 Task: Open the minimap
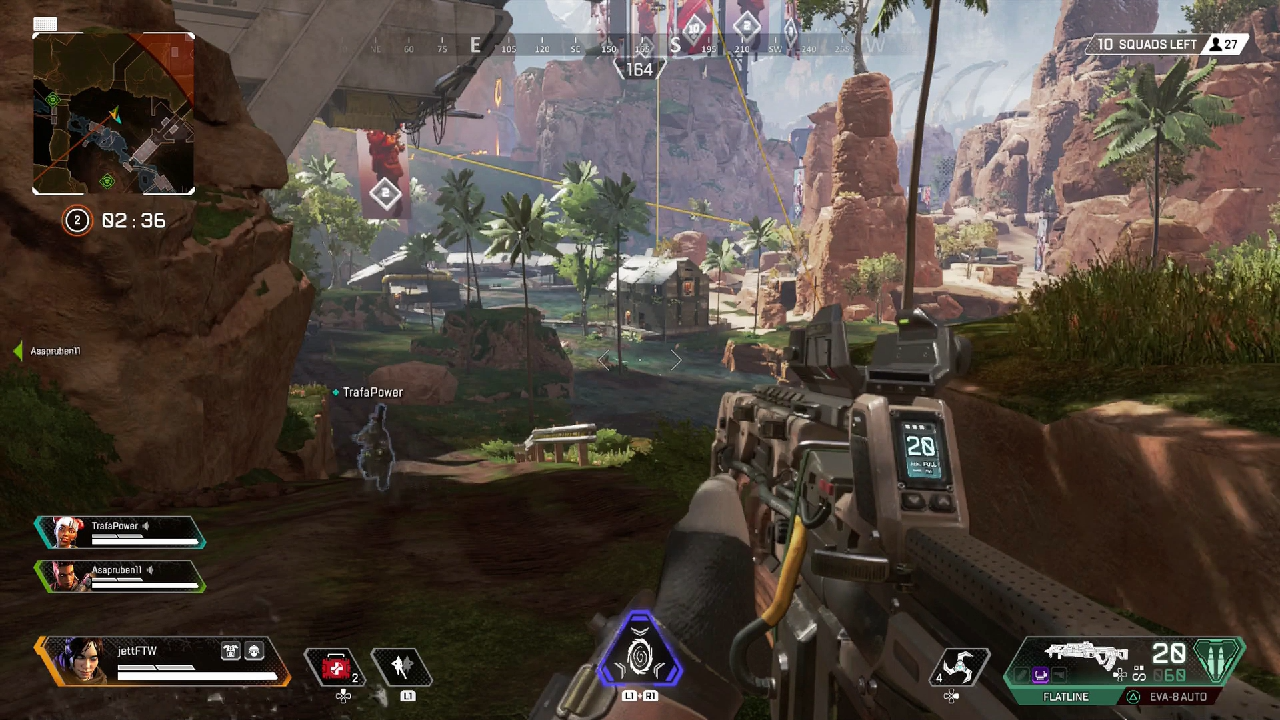pos(113,113)
